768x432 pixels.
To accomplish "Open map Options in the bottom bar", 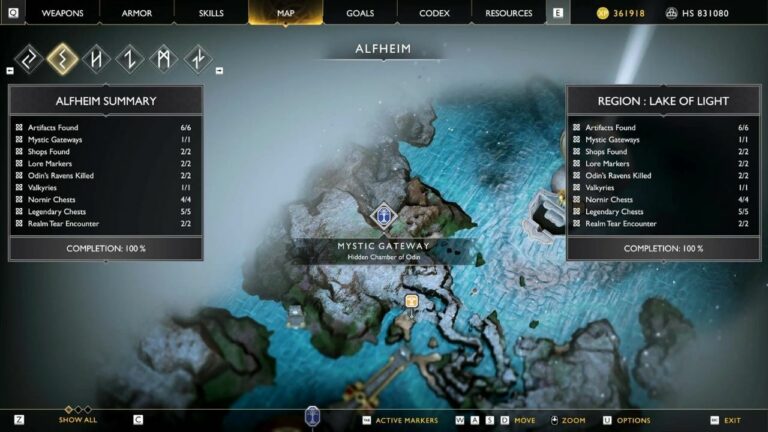I will click(x=633, y=420).
